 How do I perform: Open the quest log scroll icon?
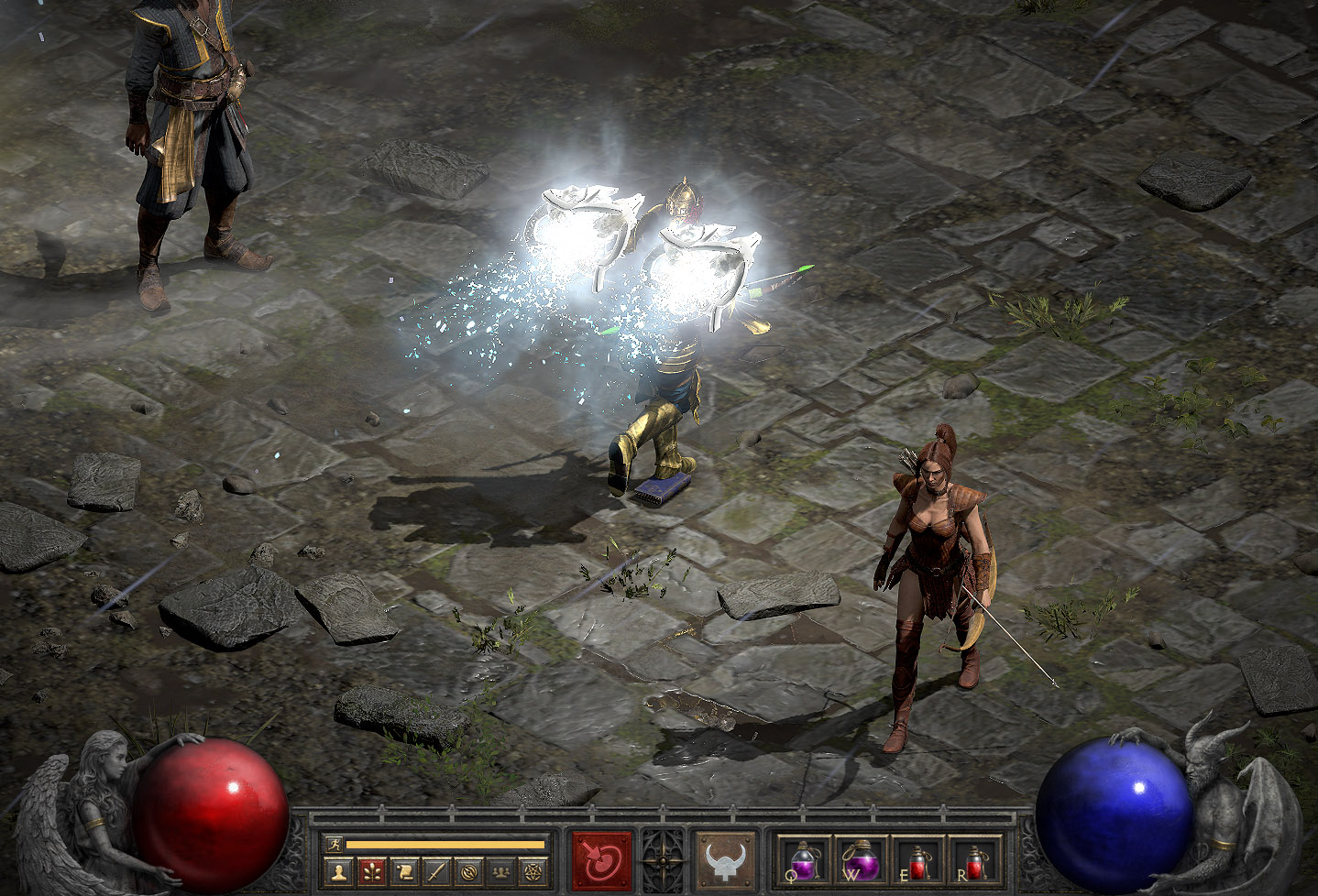pyautogui.click(x=404, y=870)
